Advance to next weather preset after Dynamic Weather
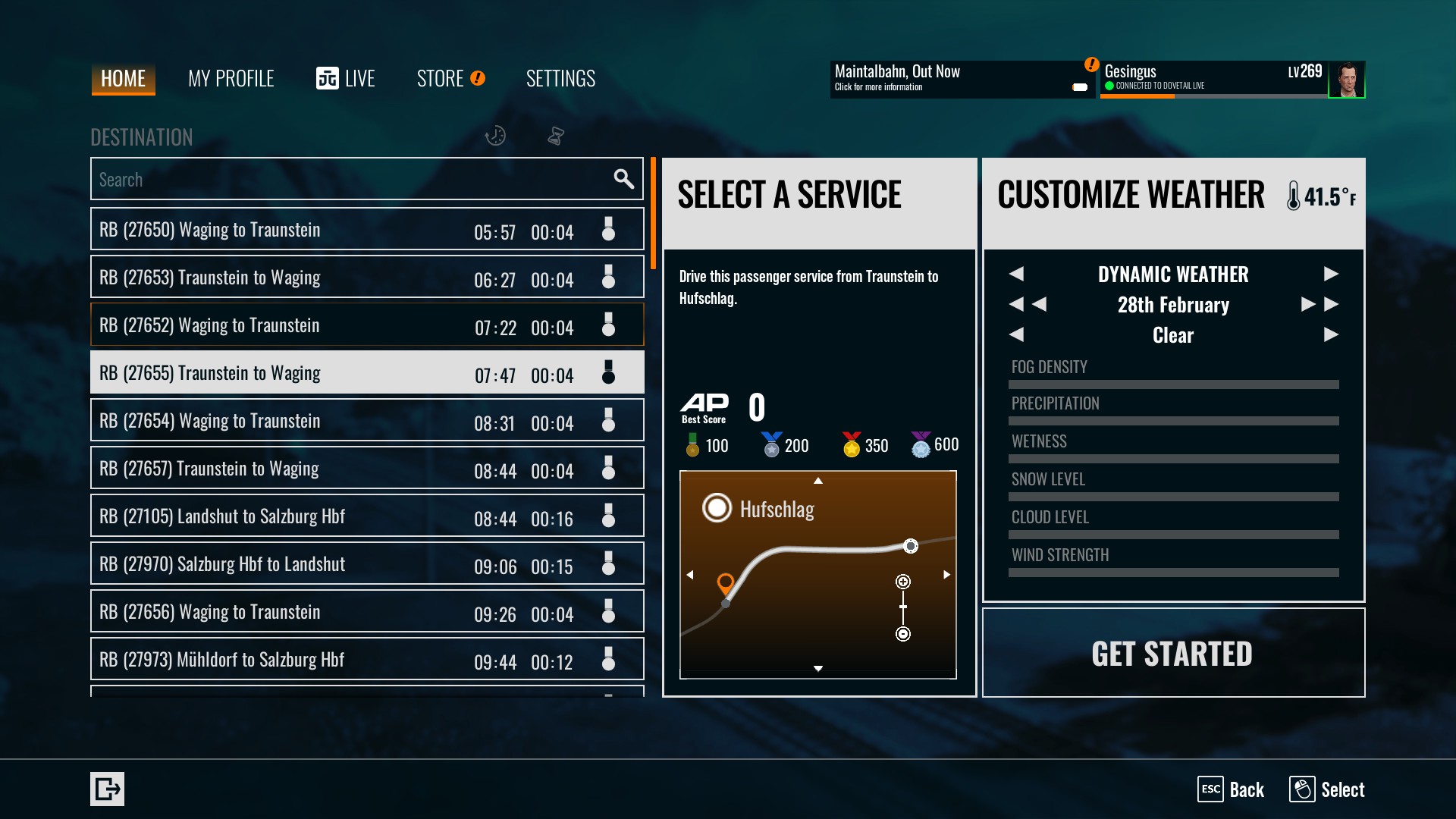Screen dimensions: 1456x819 (1331, 274)
